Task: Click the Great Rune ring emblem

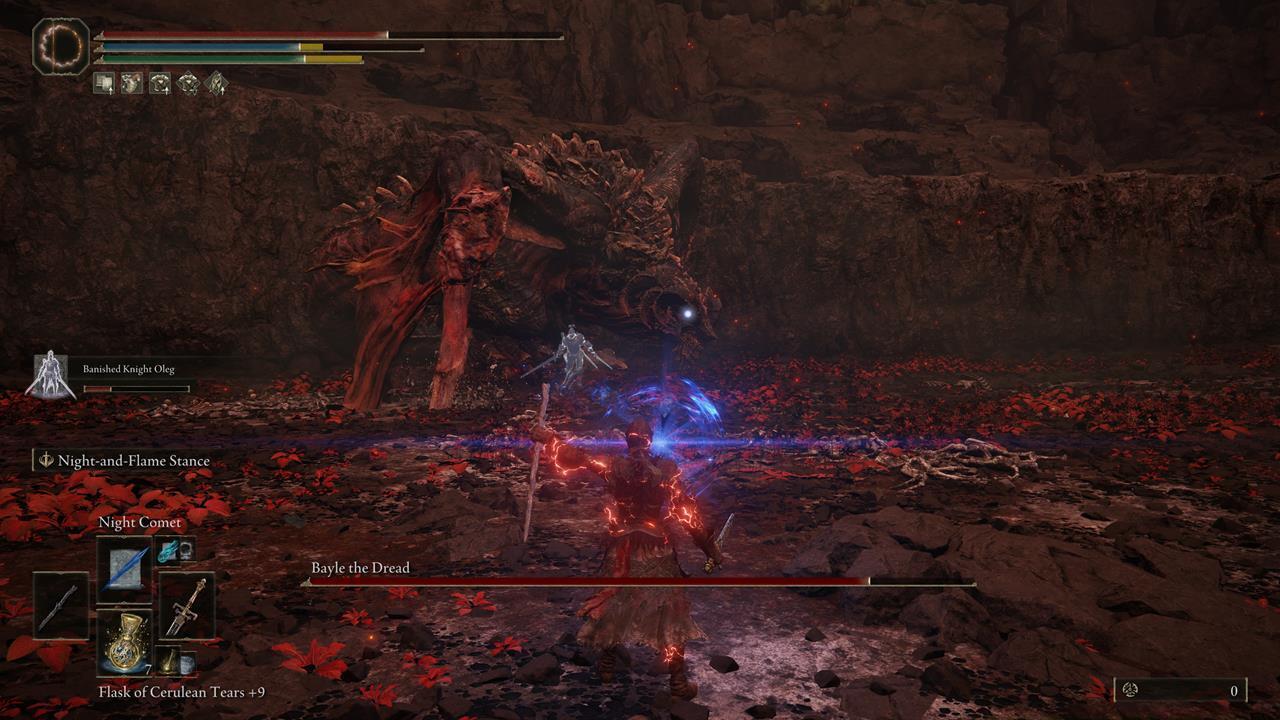Action: (x=61, y=46)
